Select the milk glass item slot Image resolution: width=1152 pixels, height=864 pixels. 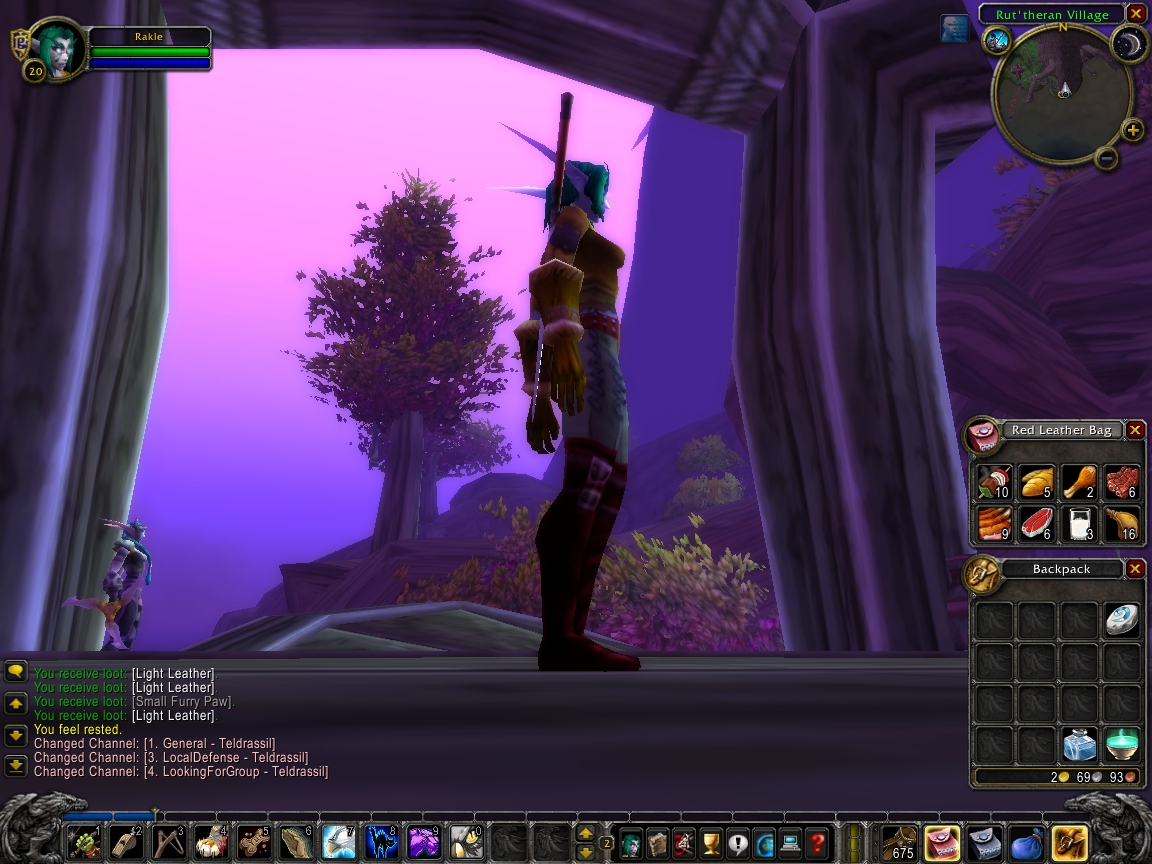point(1079,525)
